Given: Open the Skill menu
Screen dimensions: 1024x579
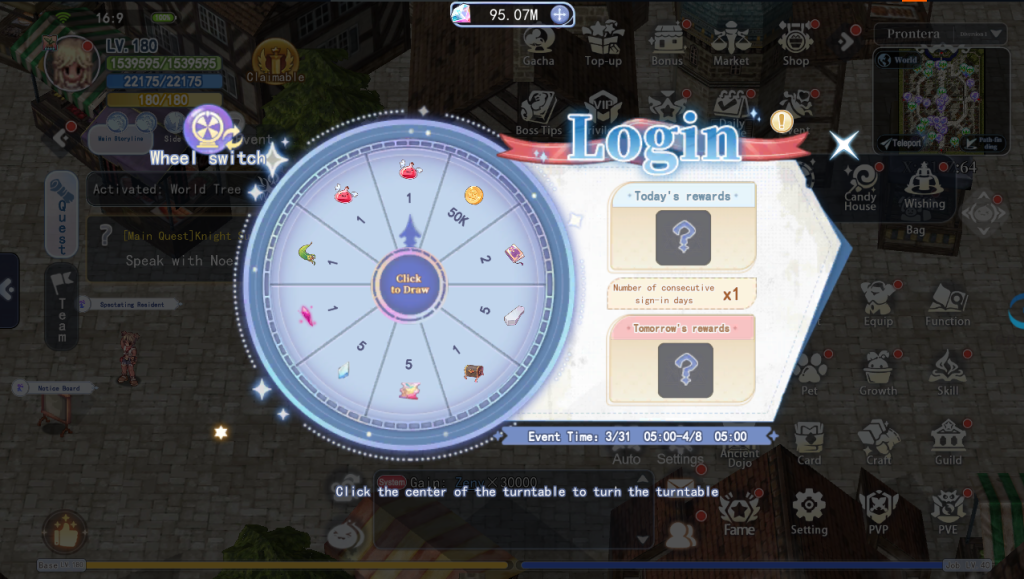Looking at the screenshot, I should (x=947, y=372).
